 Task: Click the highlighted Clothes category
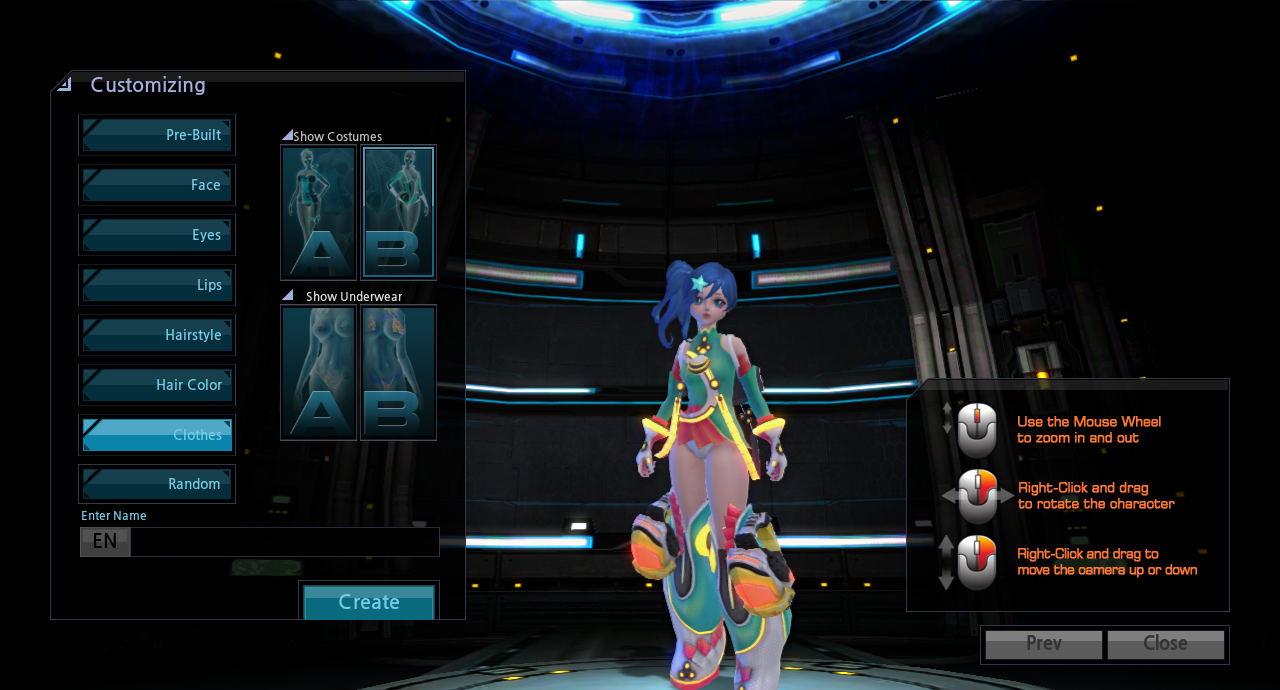pyautogui.click(x=157, y=435)
